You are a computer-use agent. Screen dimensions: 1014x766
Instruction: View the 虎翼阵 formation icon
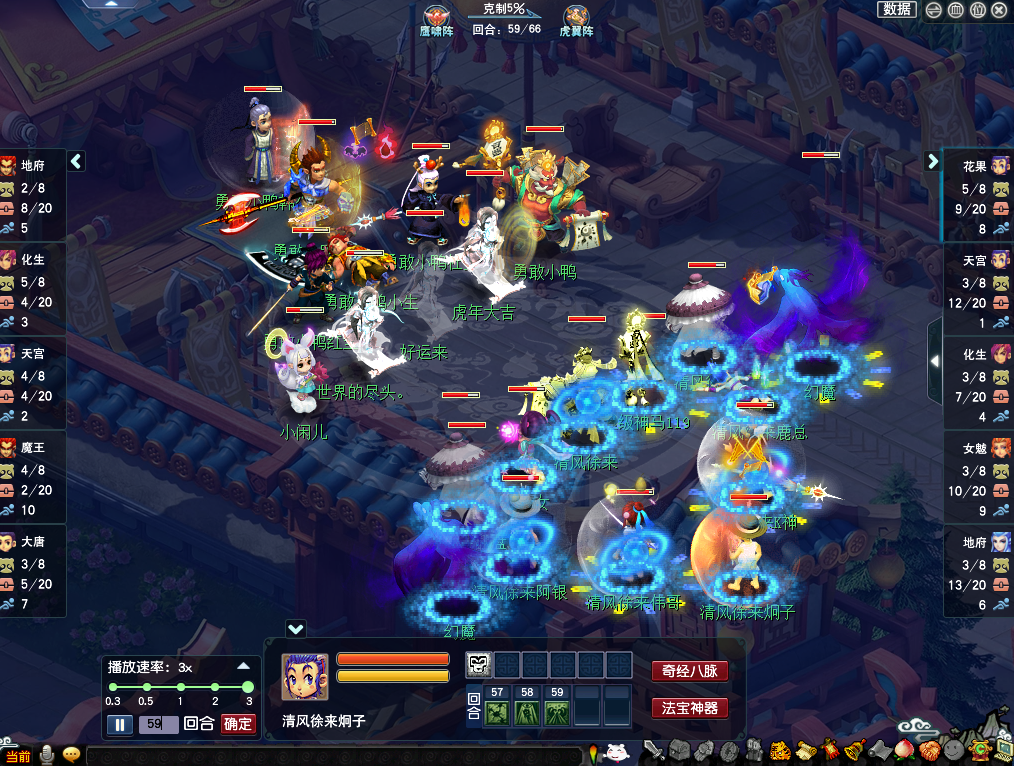(575, 16)
